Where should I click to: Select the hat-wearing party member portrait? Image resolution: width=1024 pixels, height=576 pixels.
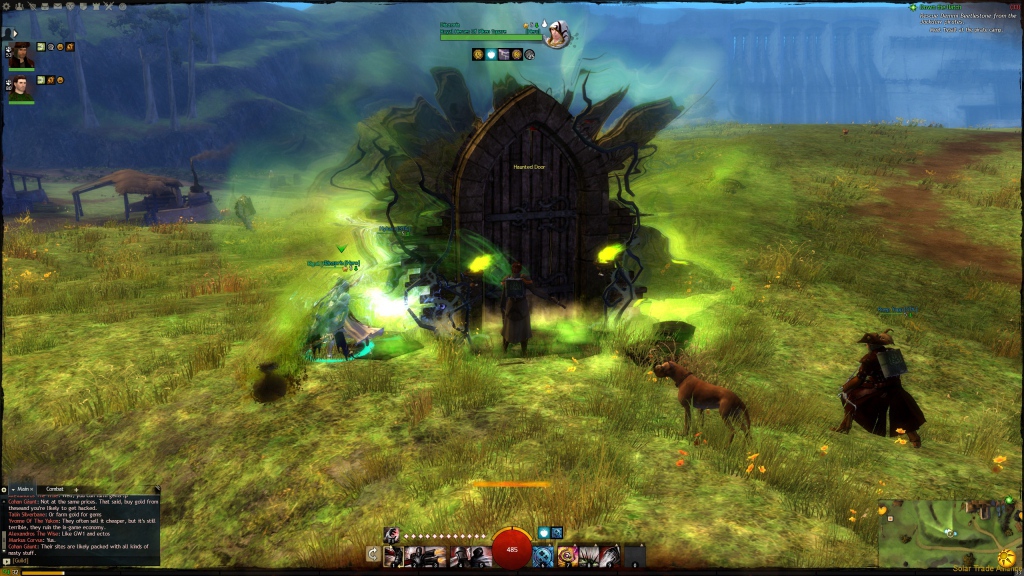coord(21,55)
